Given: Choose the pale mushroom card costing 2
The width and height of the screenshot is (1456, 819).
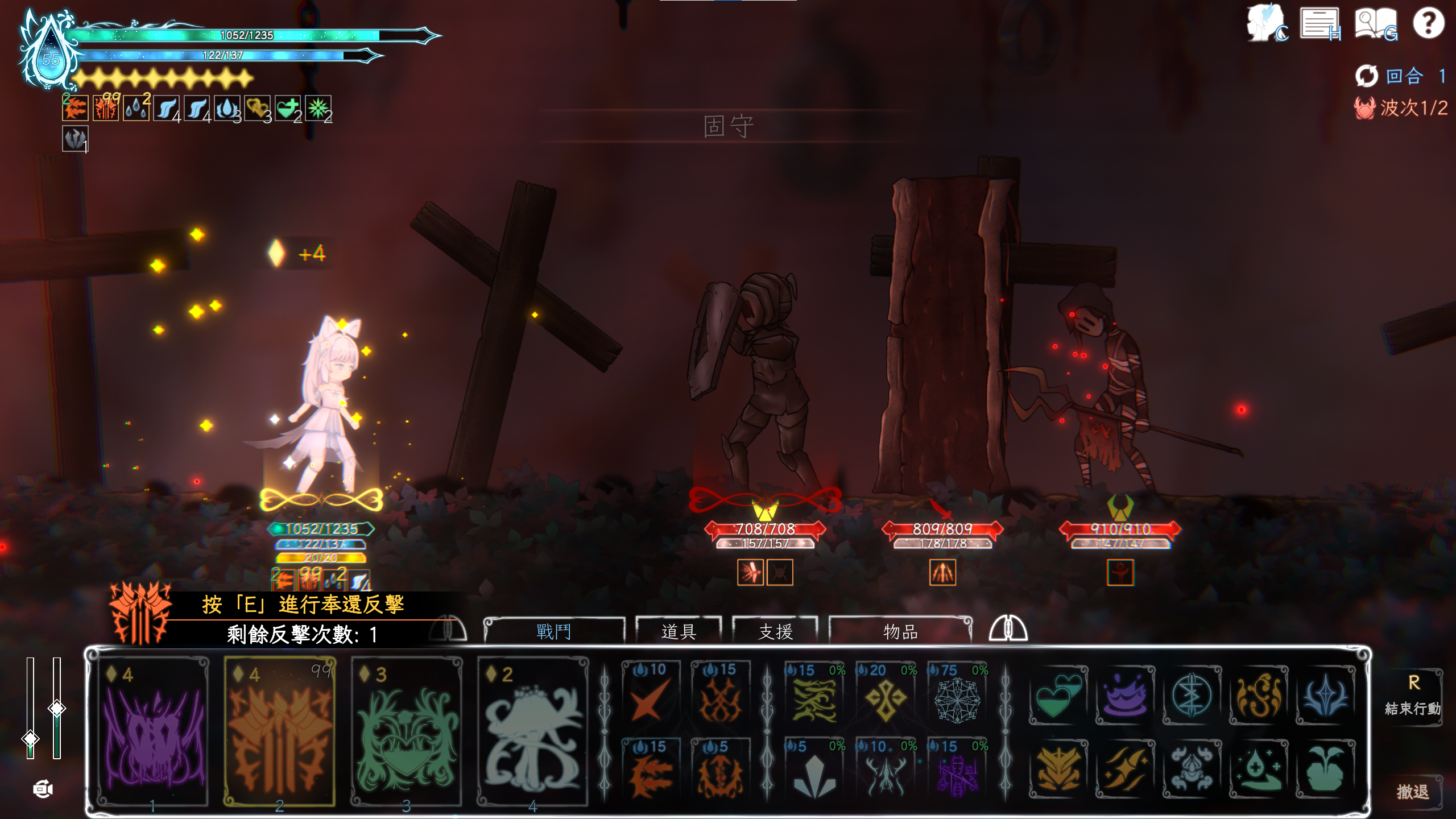Looking at the screenshot, I should [533, 732].
